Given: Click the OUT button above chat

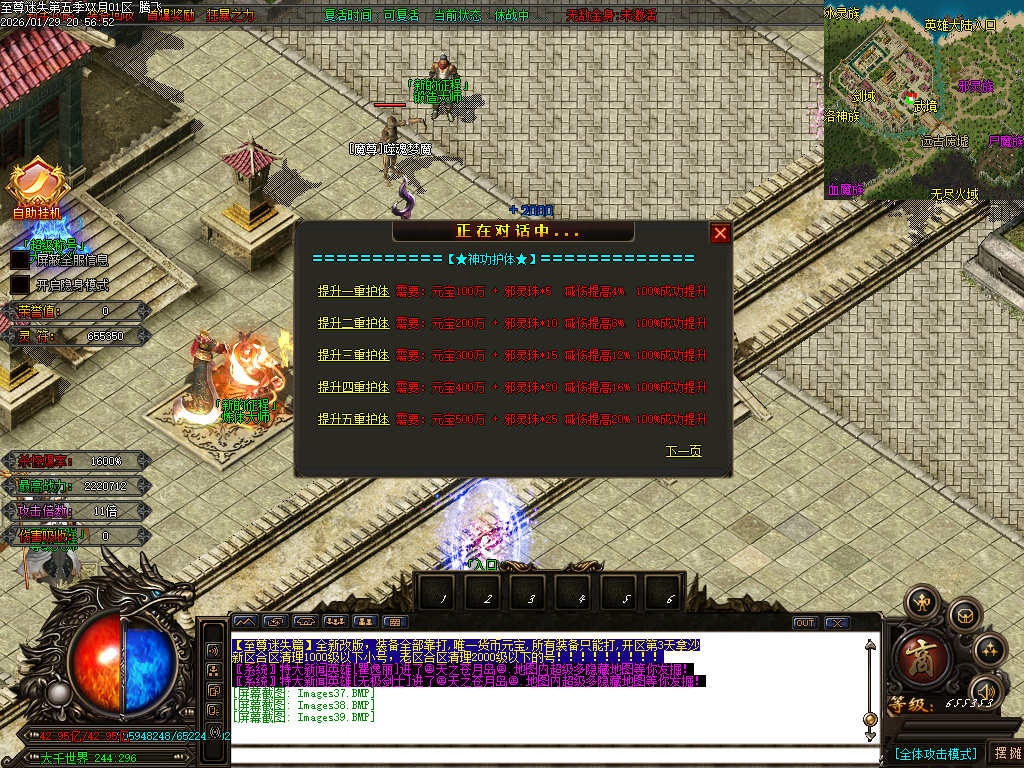Looking at the screenshot, I should click(x=804, y=623).
